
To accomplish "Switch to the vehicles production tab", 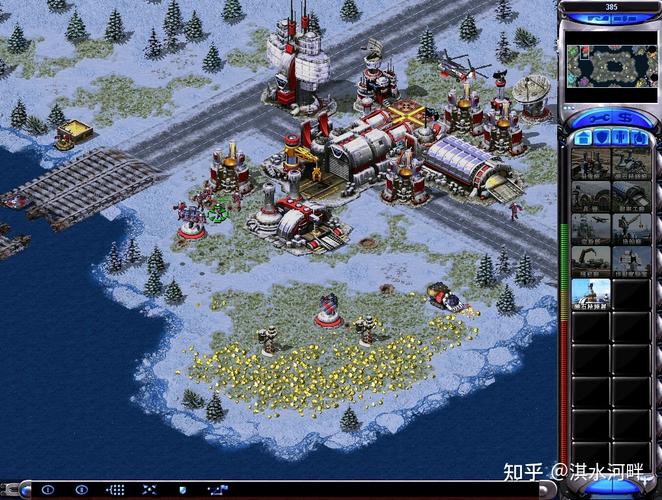I will (x=640, y=139).
